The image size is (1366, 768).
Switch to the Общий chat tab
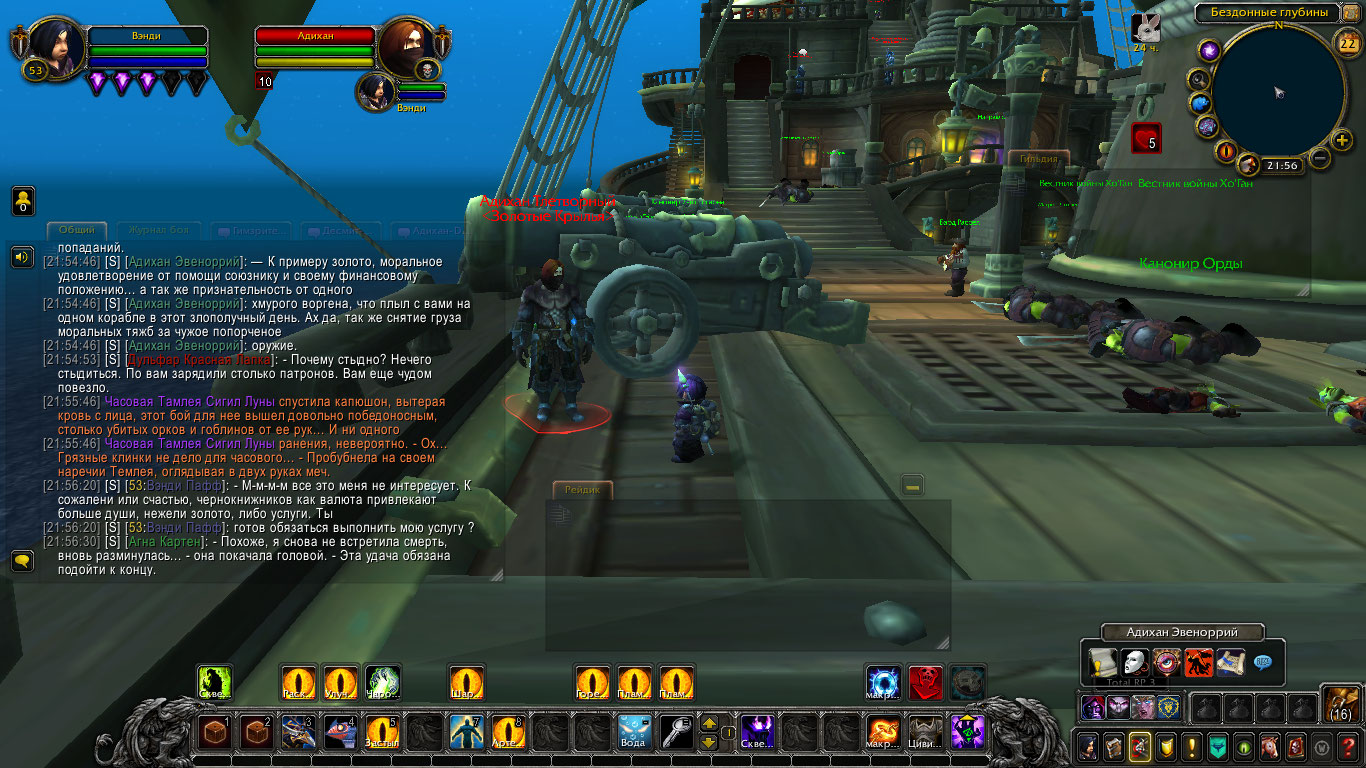click(76, 230)
